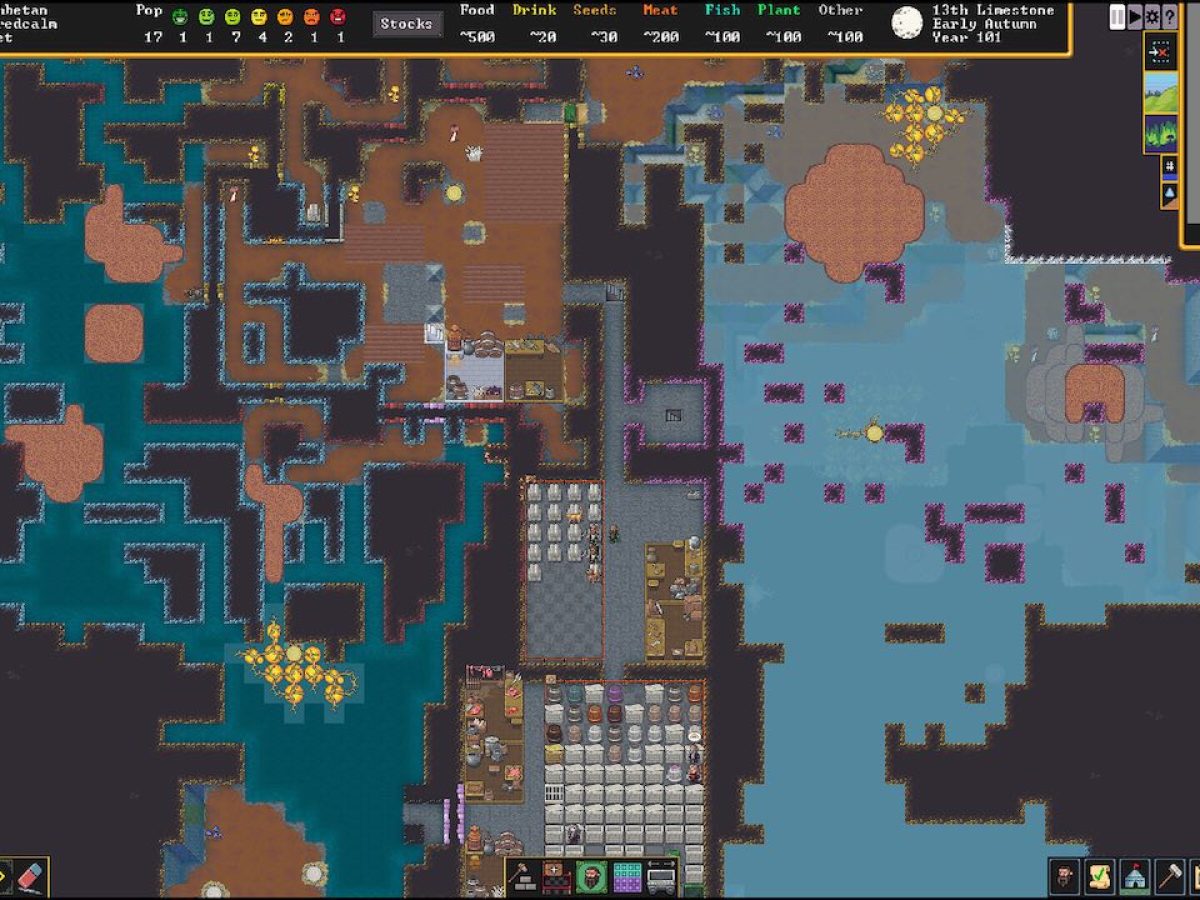Image resolution: width=1200 pixels, height=900 pixels.
Task: Open the work orders hammer icon
Action: pyautogui.click(x=1169, y=877)
